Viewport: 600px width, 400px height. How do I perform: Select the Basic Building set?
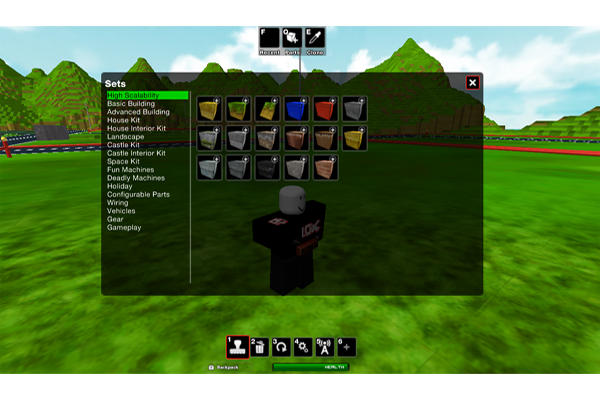point(131,103)
